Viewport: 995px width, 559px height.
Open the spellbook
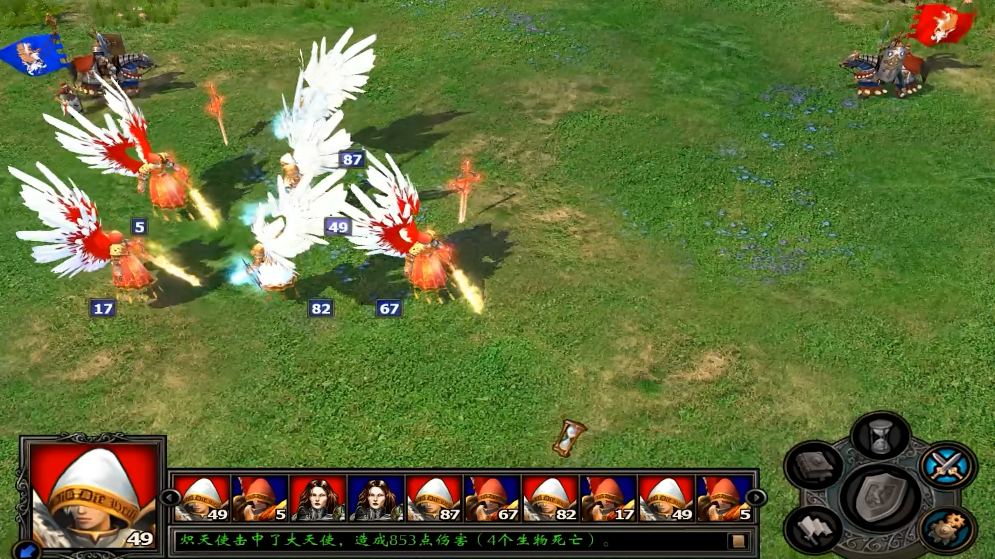813,466
